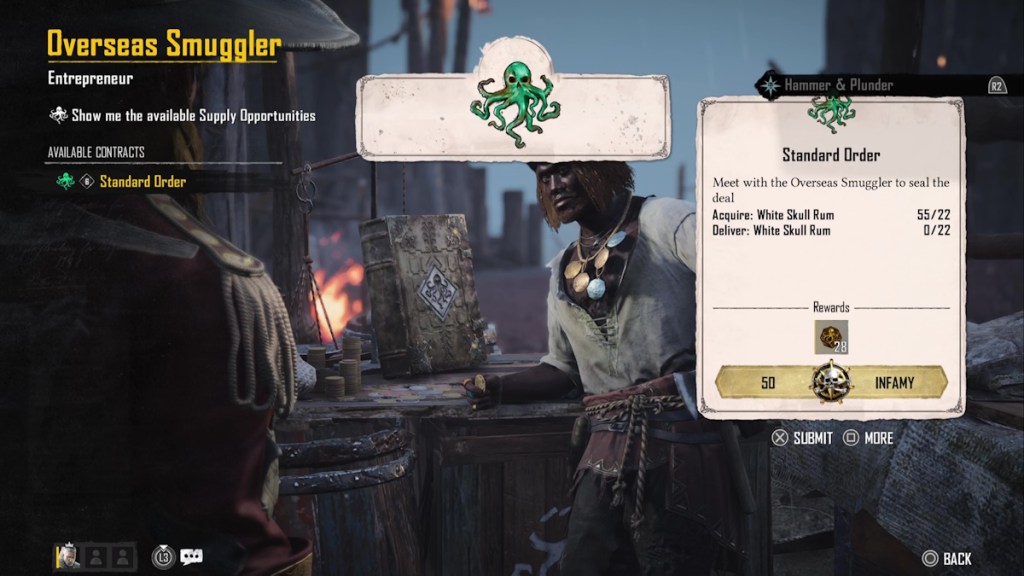Select the Standard Order contract

tap(142, 181)
